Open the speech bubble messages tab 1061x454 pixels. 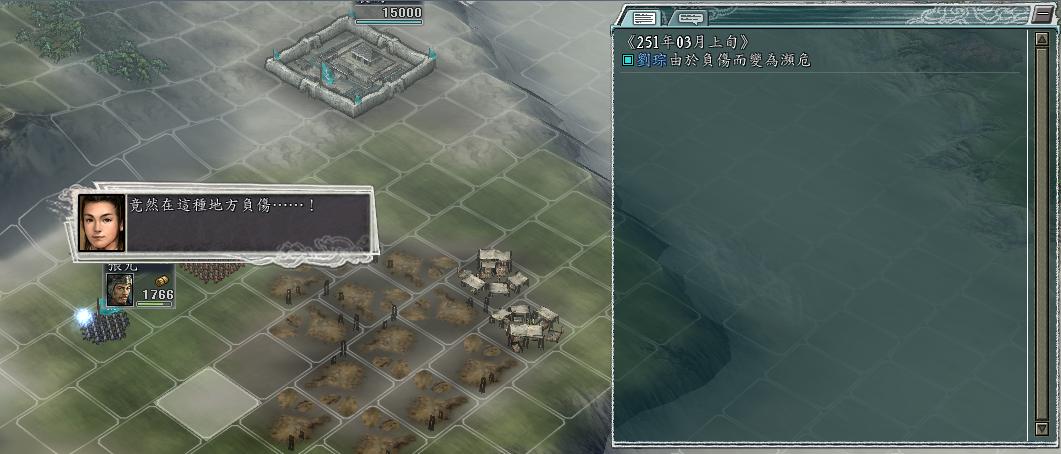click(691, 17)
